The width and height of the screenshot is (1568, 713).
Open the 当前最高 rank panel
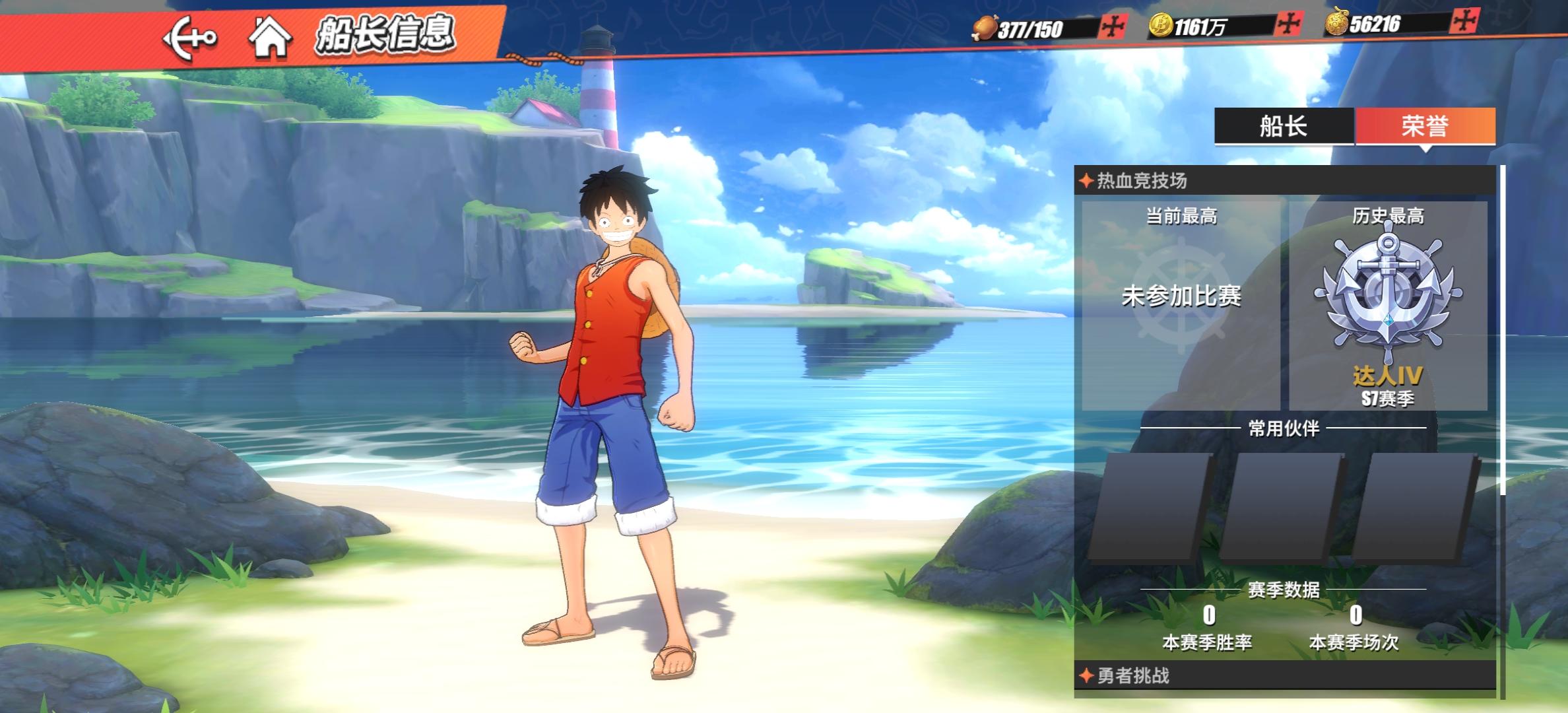tap(1181, 305)
